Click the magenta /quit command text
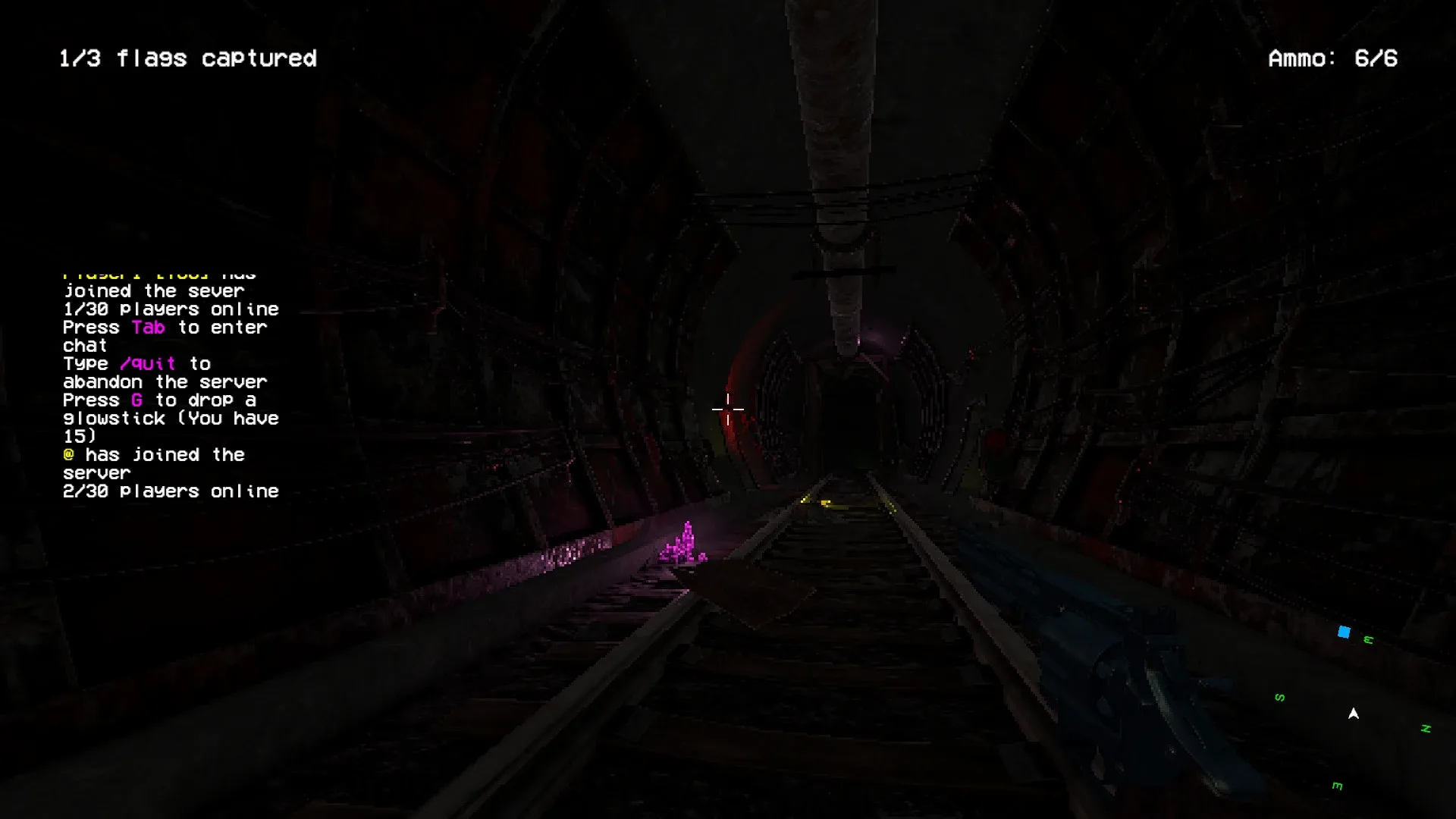This screenshot has width=1456, height=819. (x=149, y=364)
